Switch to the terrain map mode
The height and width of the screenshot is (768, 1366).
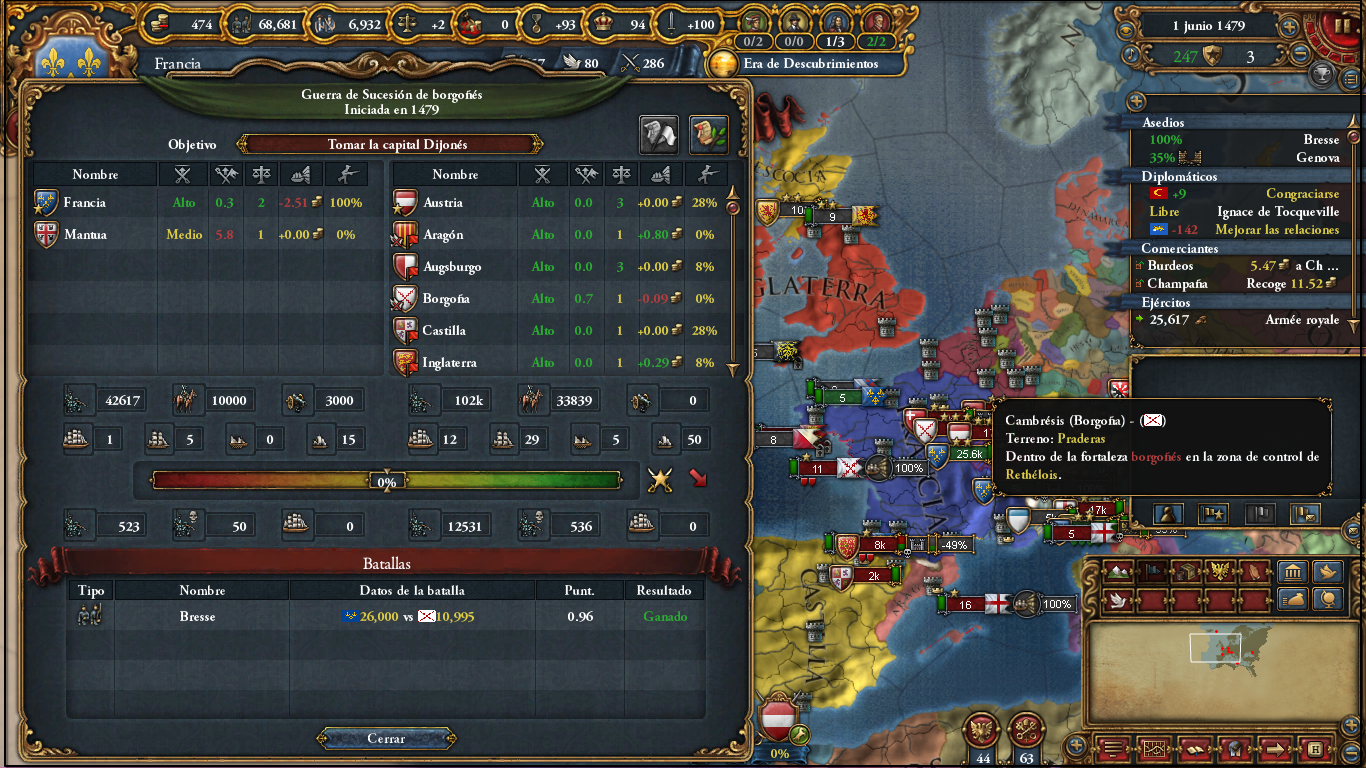pyautogui.click(x=1120, y=572)
